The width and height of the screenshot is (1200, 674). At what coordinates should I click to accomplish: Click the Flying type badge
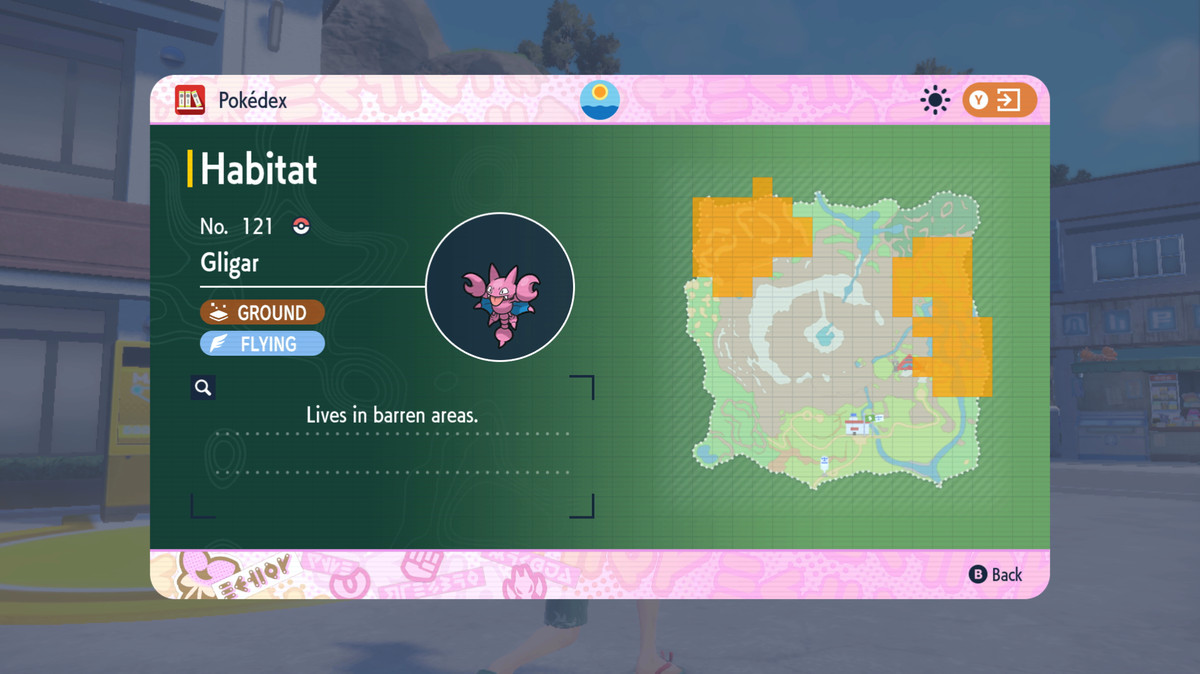click(x=262, y=344)
